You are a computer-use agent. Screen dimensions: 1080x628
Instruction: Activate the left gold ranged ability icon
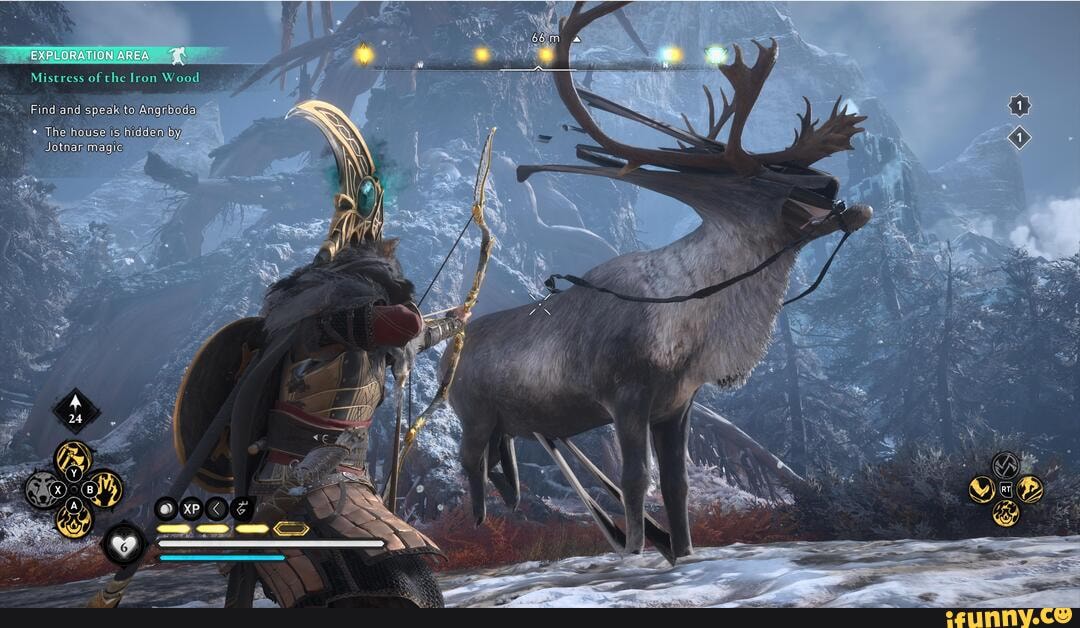click(981, 489)
